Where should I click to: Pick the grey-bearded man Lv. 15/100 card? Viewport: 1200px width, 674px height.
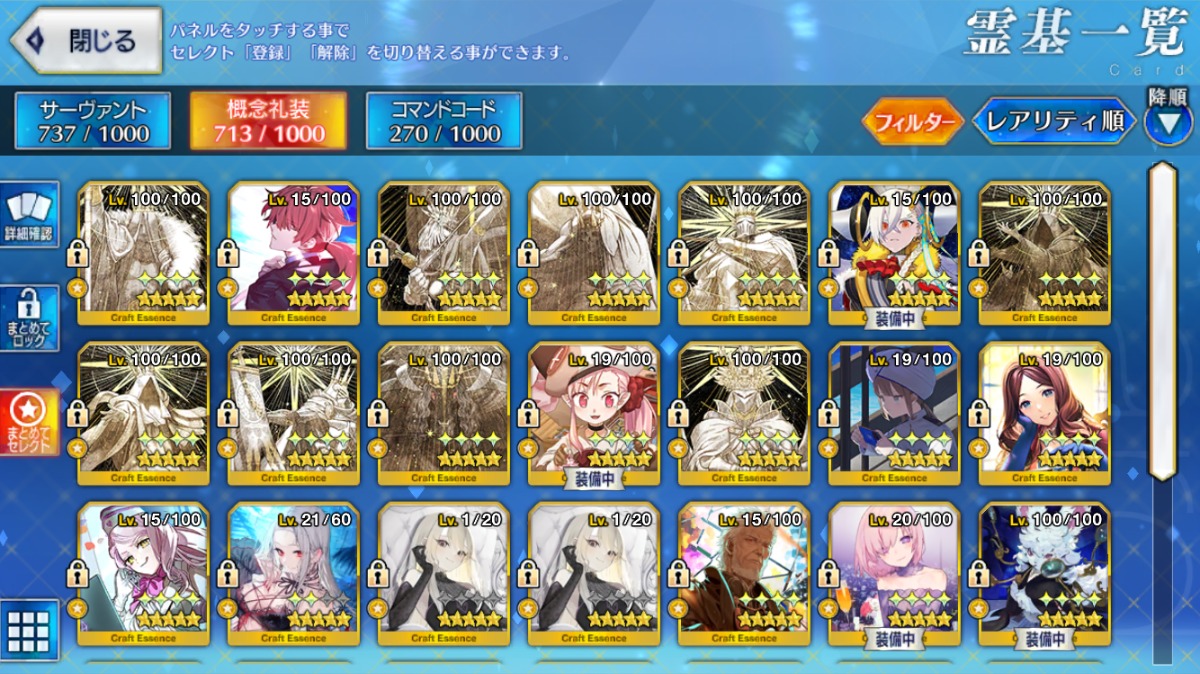743,573
